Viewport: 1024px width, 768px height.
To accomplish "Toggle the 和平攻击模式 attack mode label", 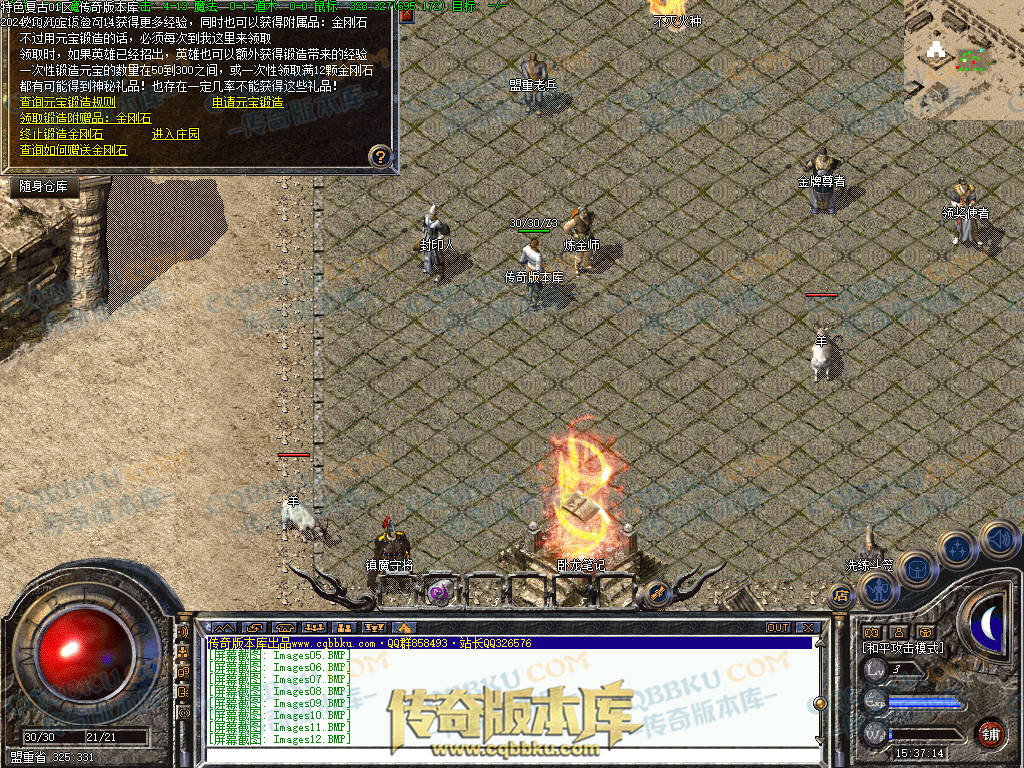I will (x=903, y=648).
